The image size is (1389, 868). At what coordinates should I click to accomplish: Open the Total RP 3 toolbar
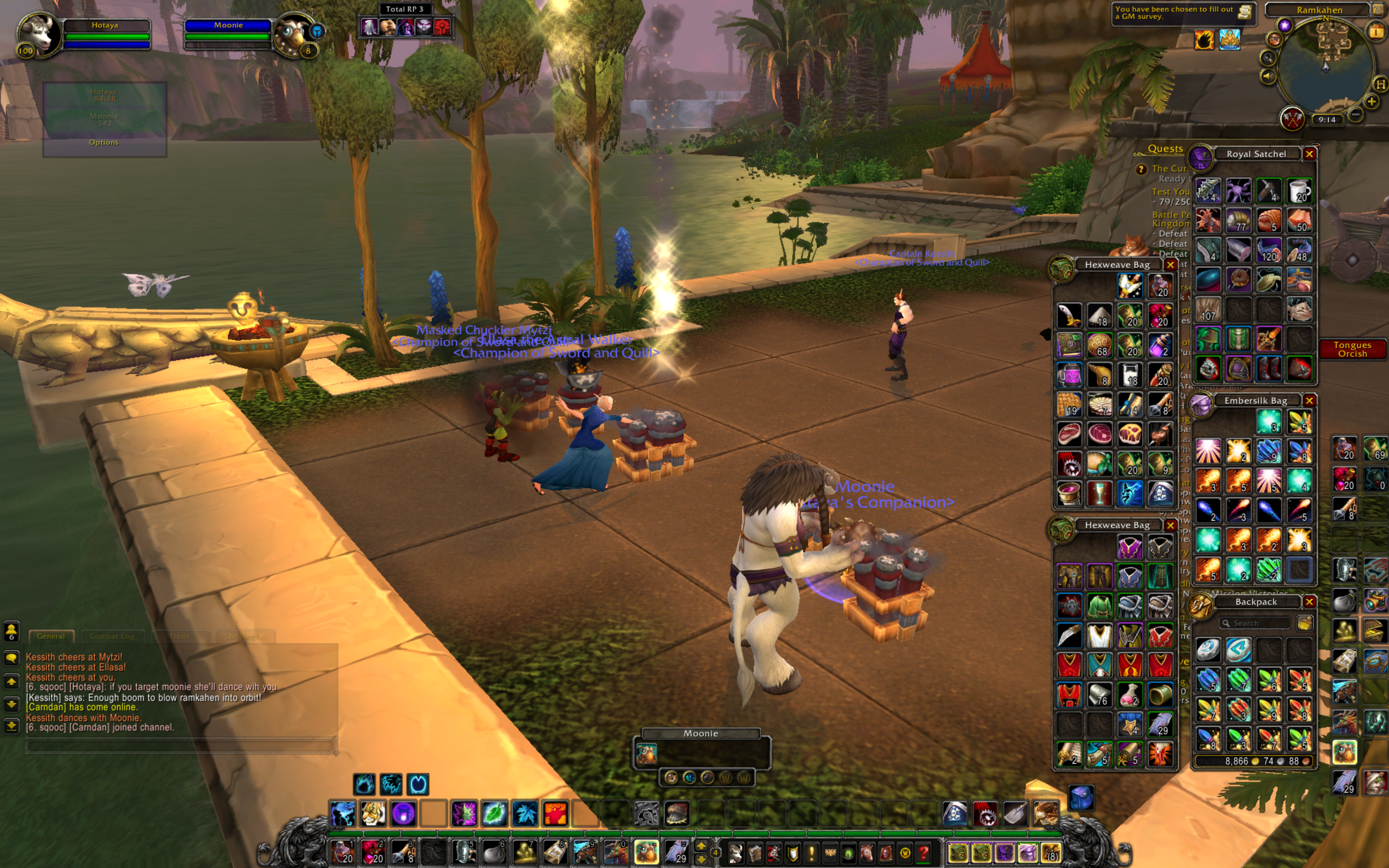[x=405, y=9]
